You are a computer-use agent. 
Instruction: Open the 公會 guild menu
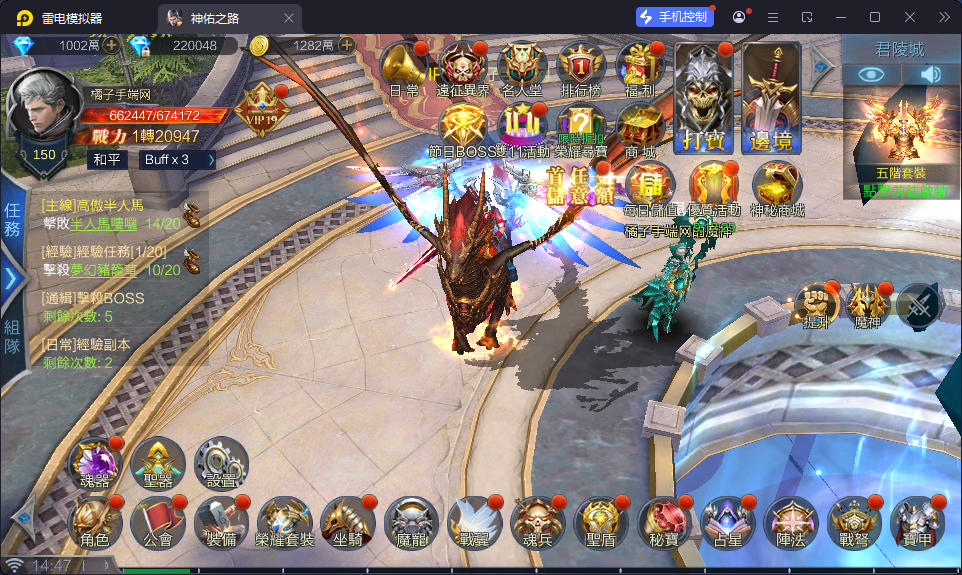158,522
